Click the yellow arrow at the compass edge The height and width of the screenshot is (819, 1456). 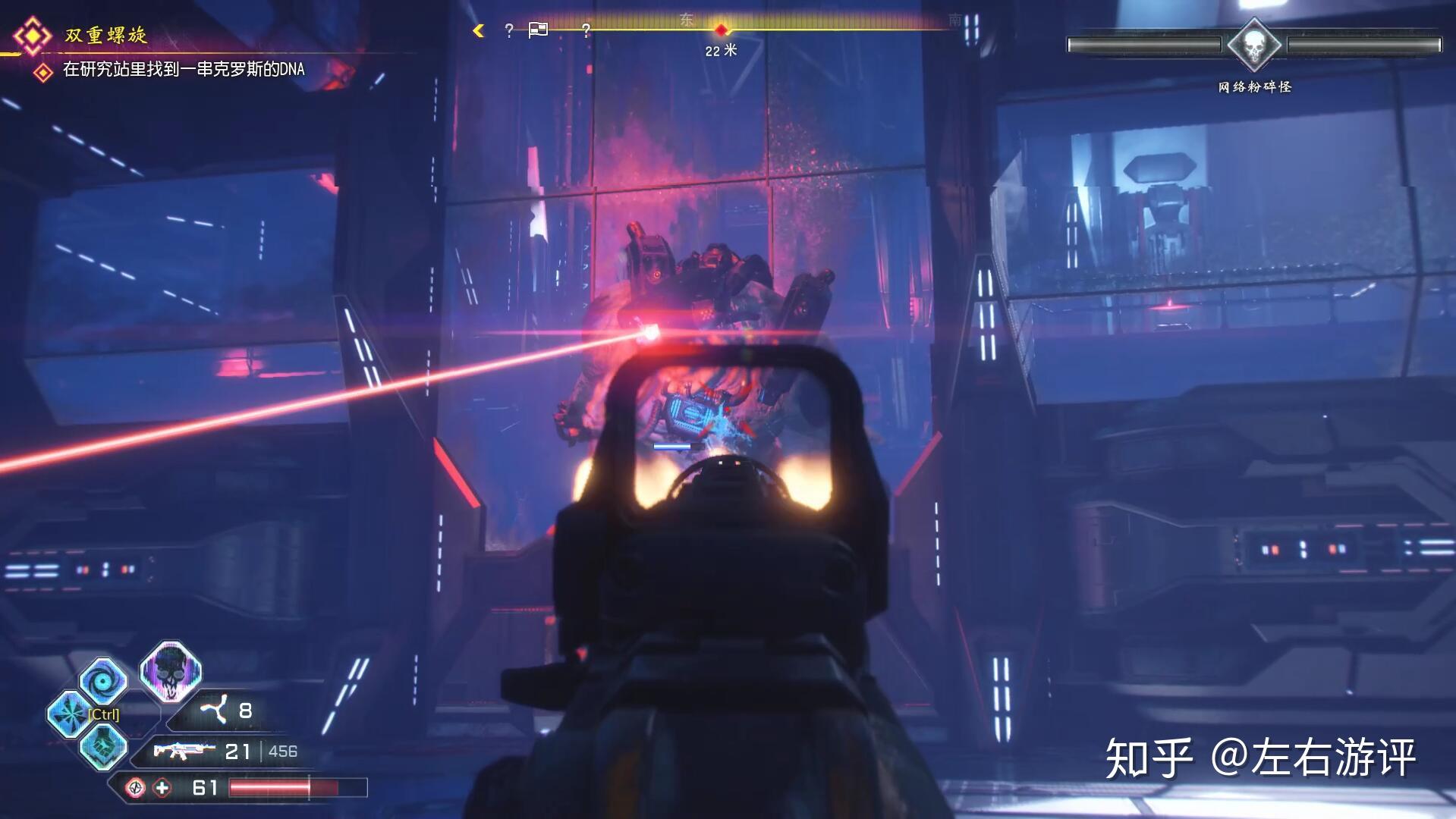click(479, 30)
